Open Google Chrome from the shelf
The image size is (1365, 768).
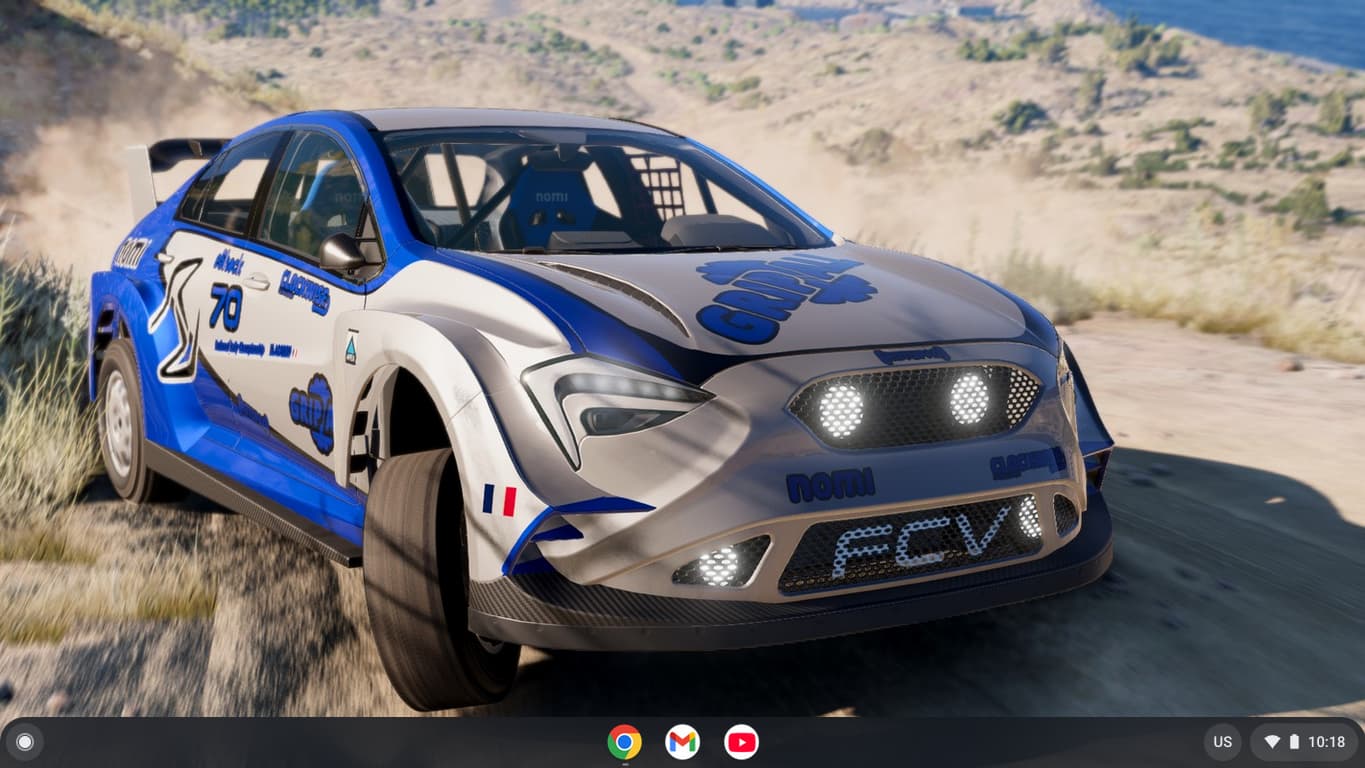pos(624,742)
